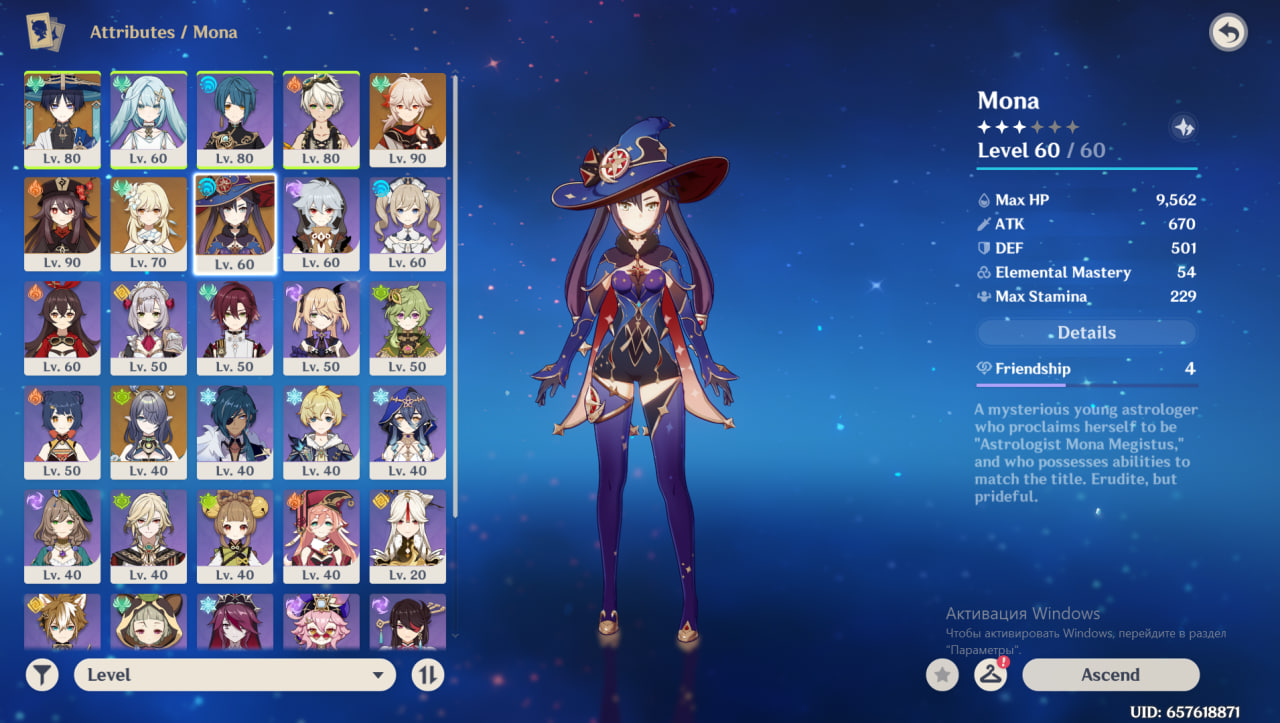Click the sparkle icon next to Mona's name
The height and width of the screenshot is (723, 1280).
(x=1183, y=127)
